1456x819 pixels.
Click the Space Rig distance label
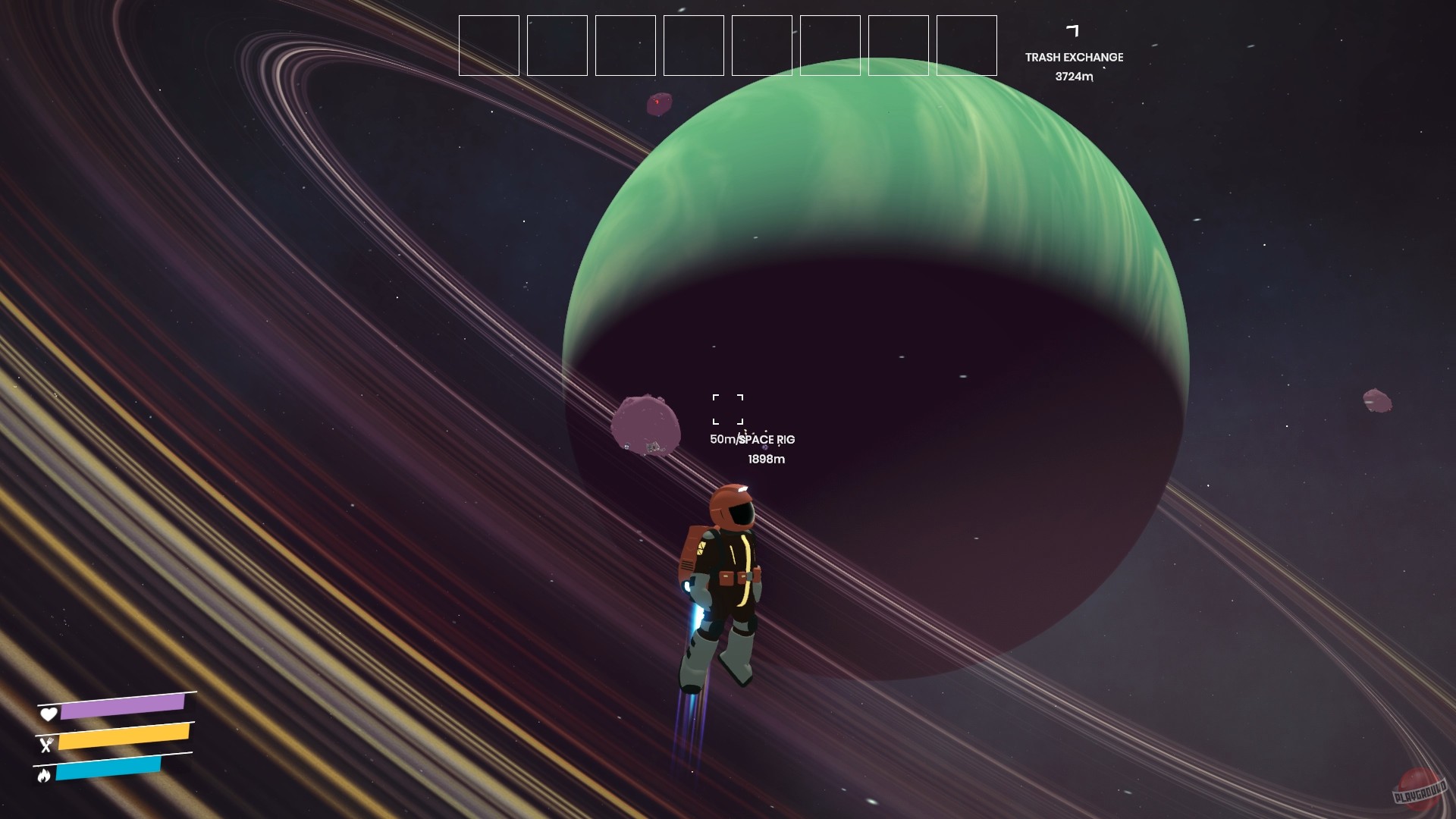tap(753, 440)
